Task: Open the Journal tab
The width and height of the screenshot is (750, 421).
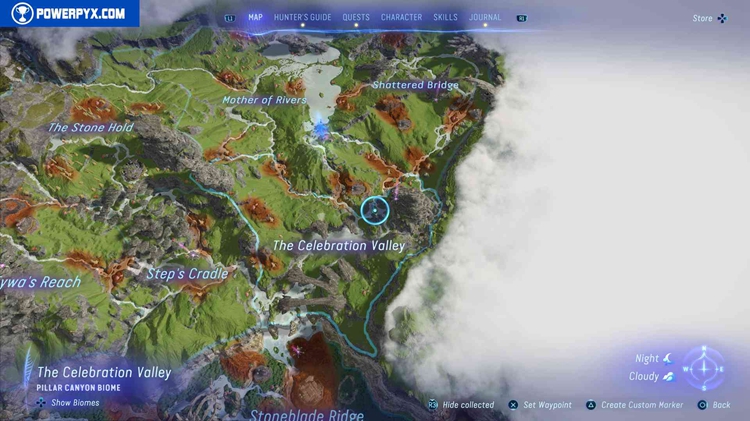Action: point(485,18)
